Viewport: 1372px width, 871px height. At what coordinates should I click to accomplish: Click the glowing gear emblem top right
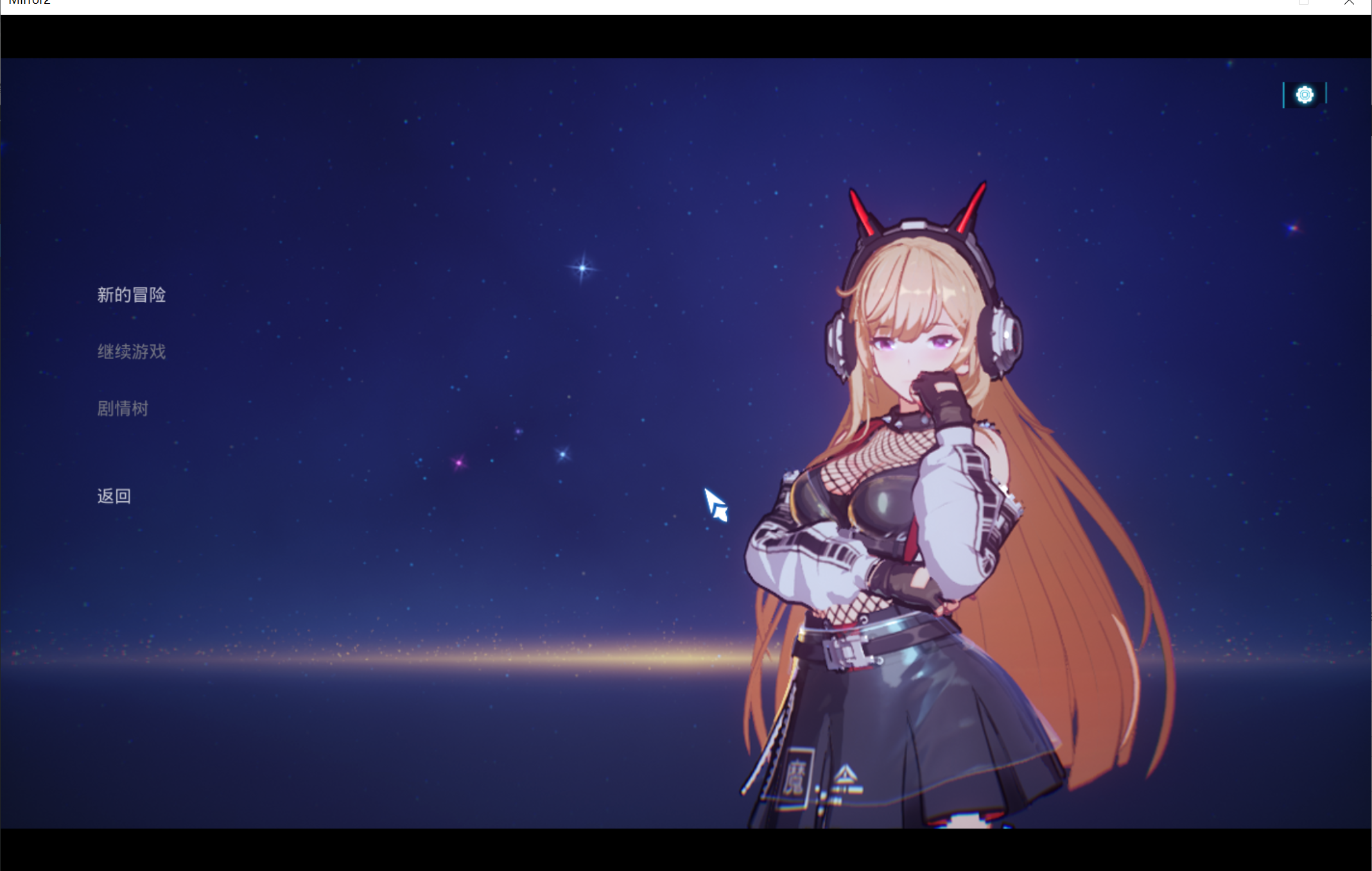click(x=1303, y=94)
